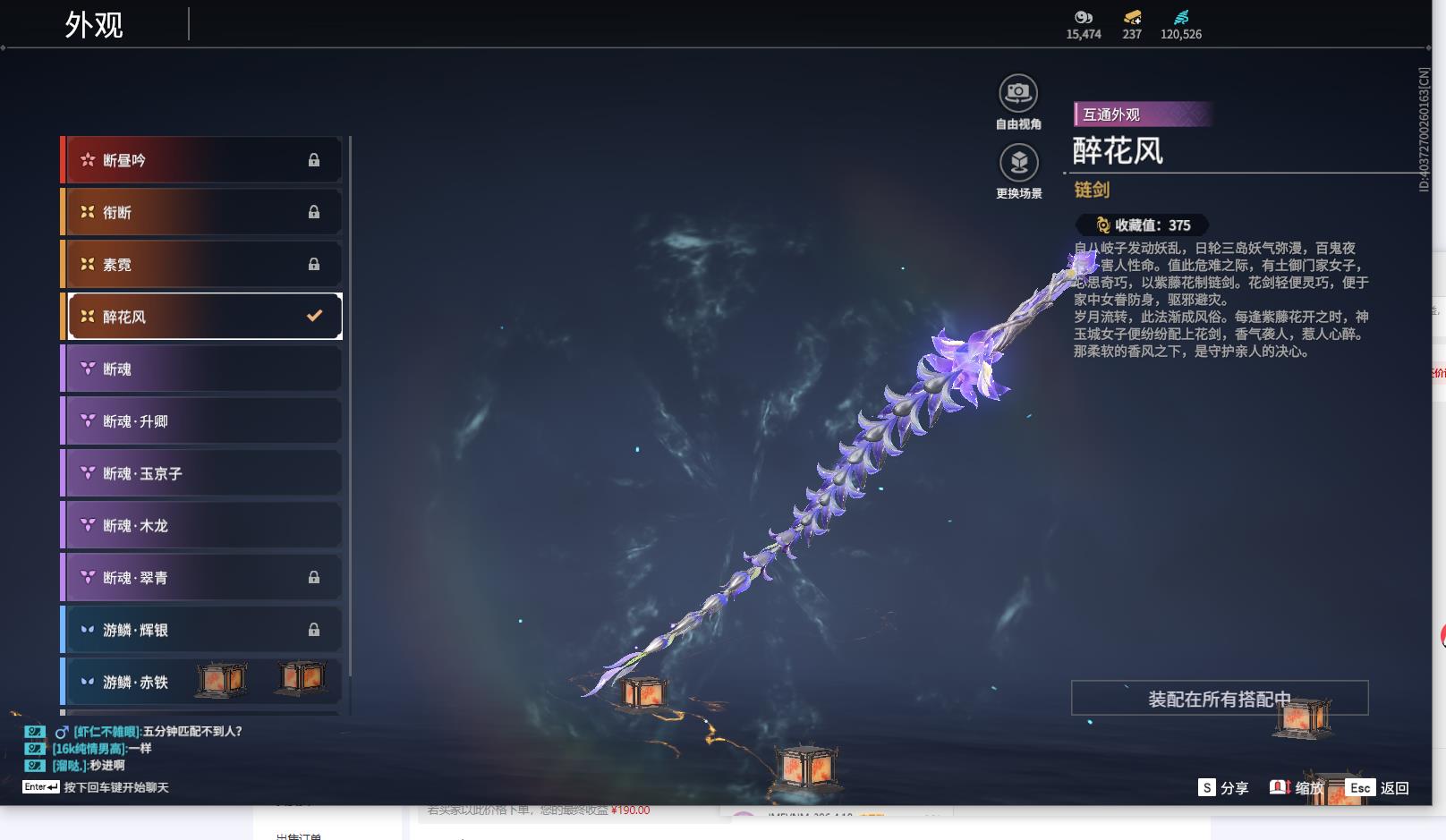Select the 断魂·木龙 skin
This screenshot has height=840, width=1446.
click(202, 525)
